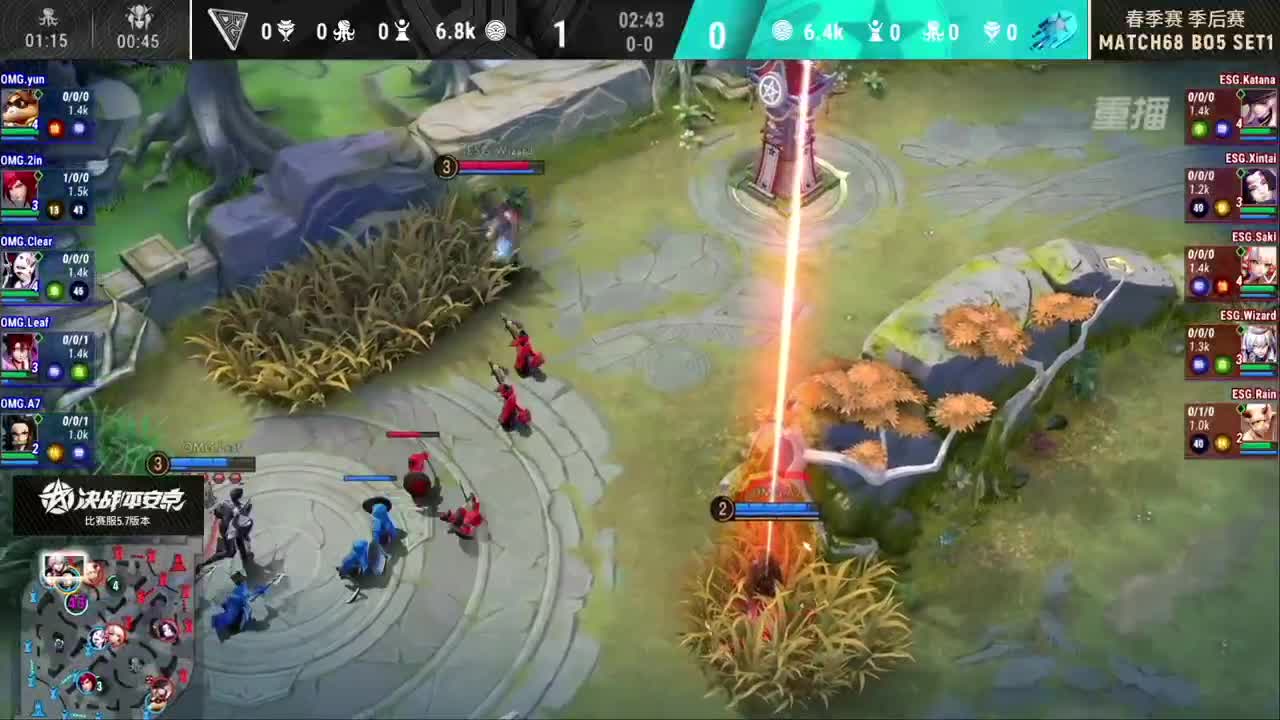The width and height of the screenshot is (1280, 720).
Task: Click the tower icon in OMG's stat row
Action: click(x=401, y=31)
